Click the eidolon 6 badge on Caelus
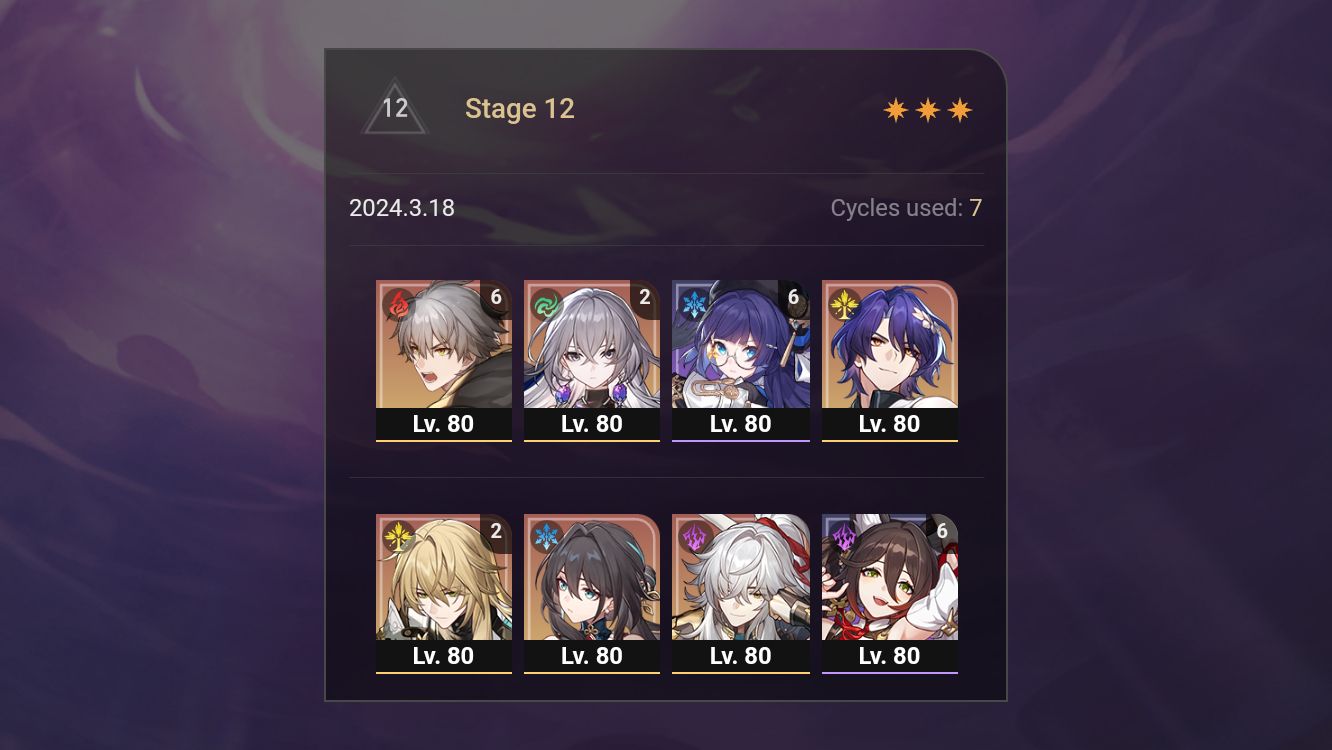Viewport: 1332px width, 750px height. 496,293
